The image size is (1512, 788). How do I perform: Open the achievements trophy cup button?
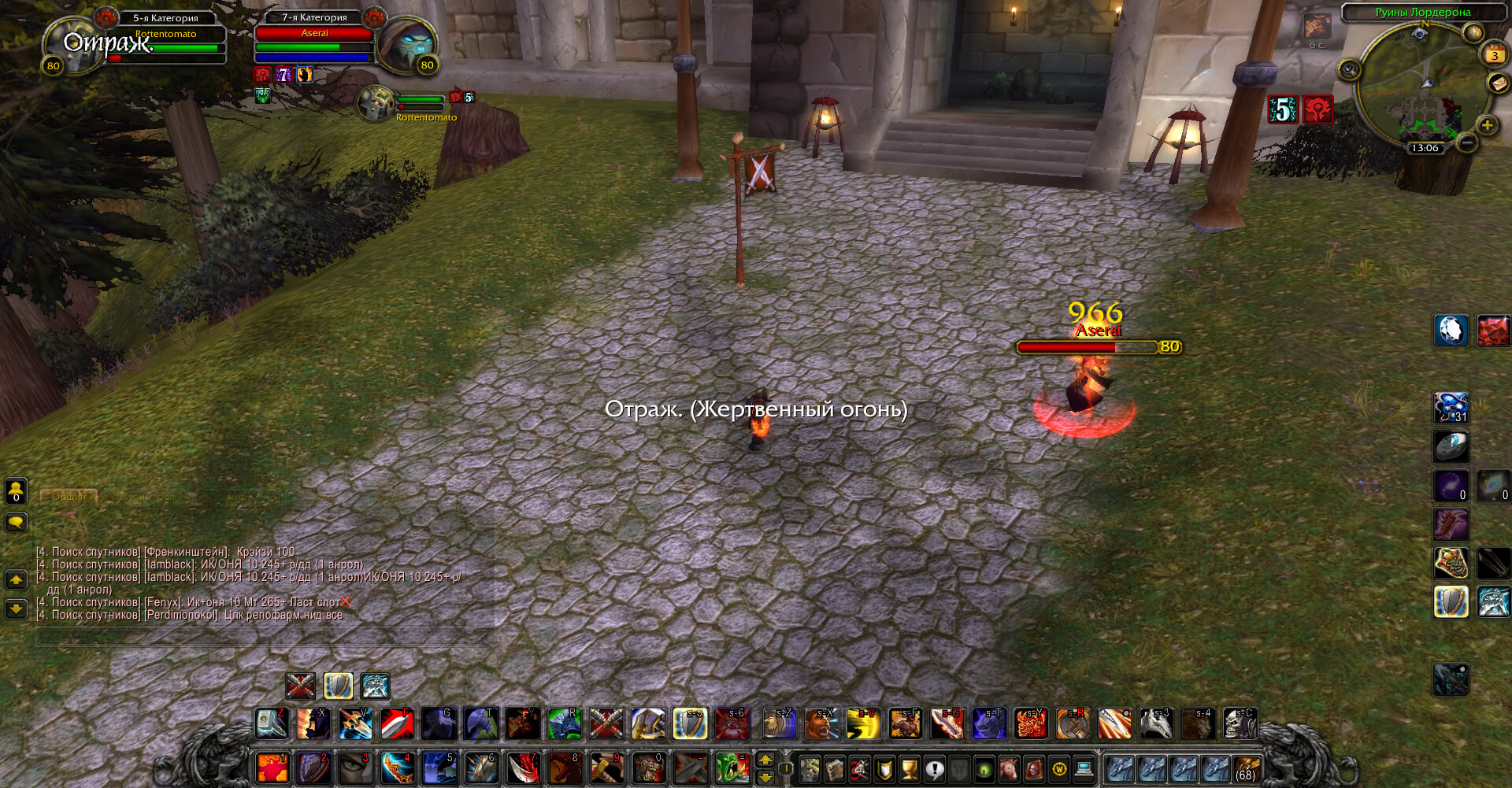(x=909, y=768)
